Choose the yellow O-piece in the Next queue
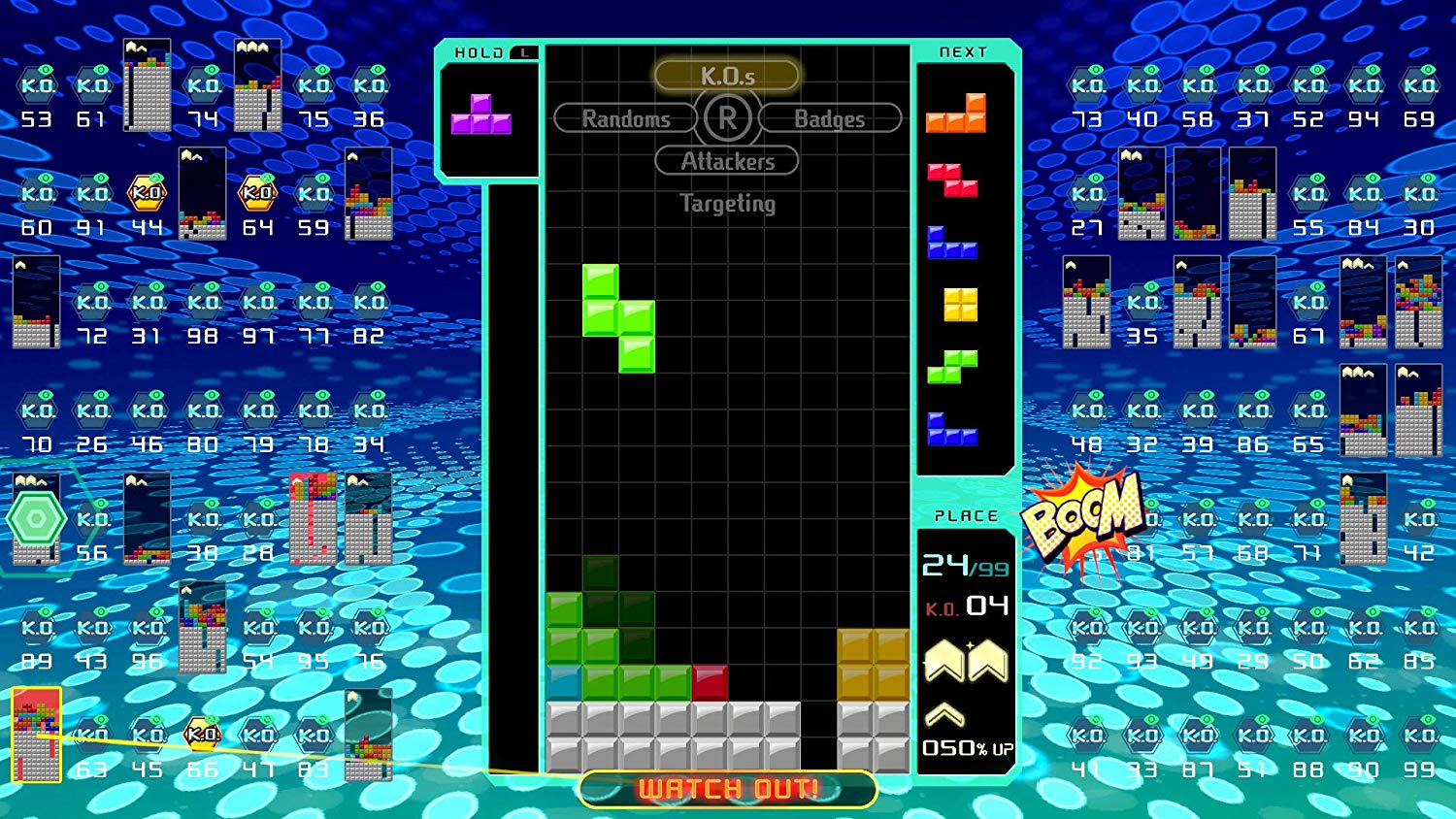The width and height of the screenshot is (1456, 819). (x=960, y=305)
